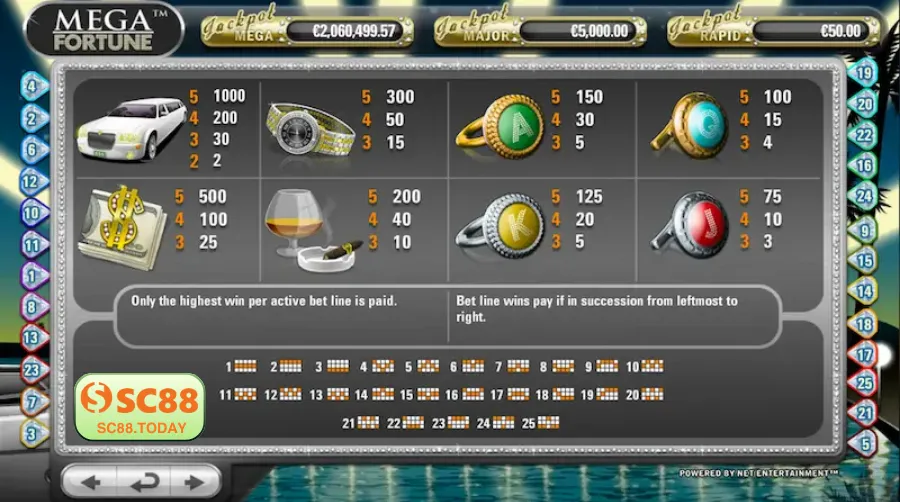This screenshot has width=900, height=502.
Task: Click bet line 23 marker
Action: point(31,371)
